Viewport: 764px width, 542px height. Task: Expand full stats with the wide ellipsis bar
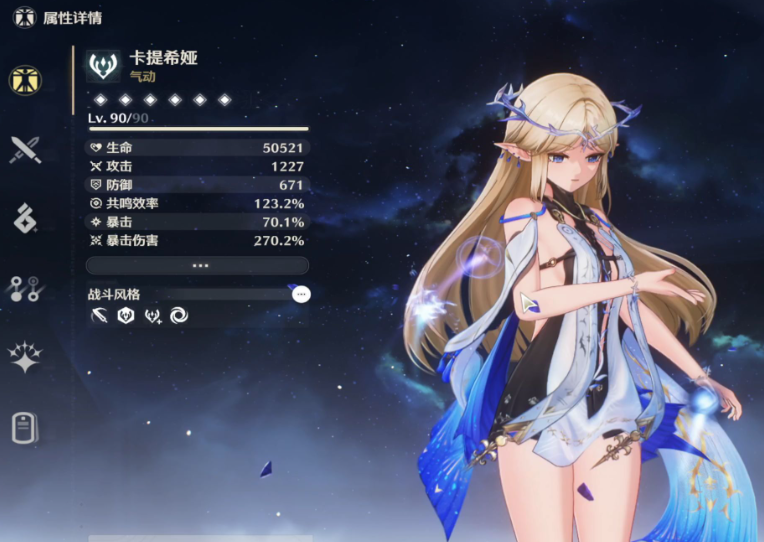tap(197, 265)
